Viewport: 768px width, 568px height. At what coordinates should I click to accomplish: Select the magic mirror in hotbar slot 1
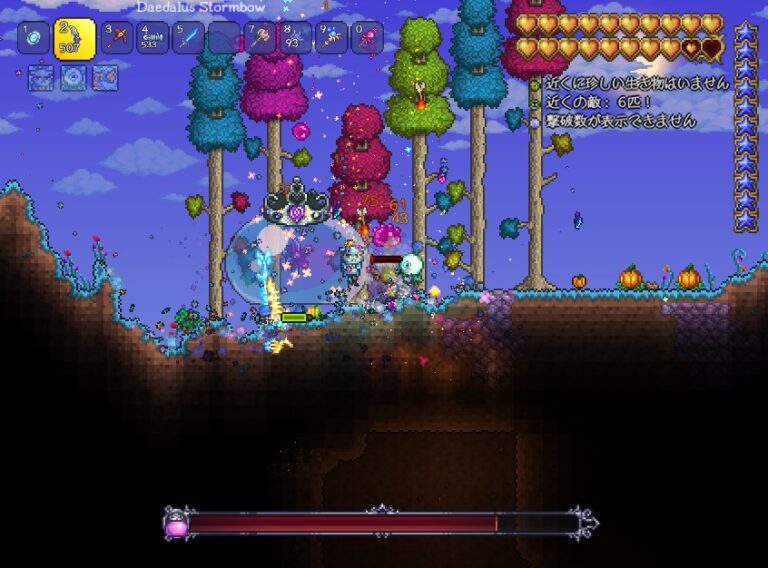[x=33, y=37]
